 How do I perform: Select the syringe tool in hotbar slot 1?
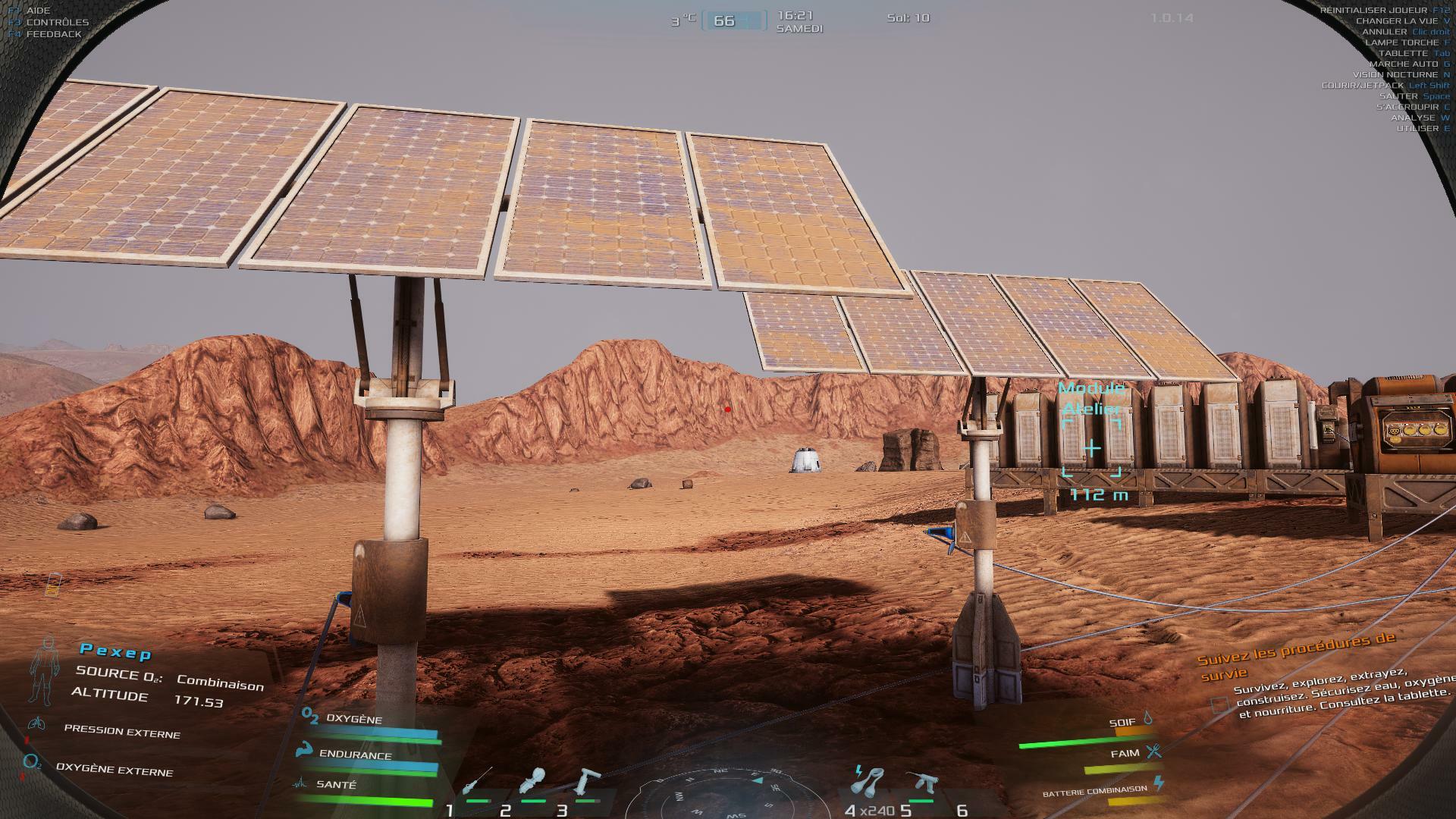(477, 780)
